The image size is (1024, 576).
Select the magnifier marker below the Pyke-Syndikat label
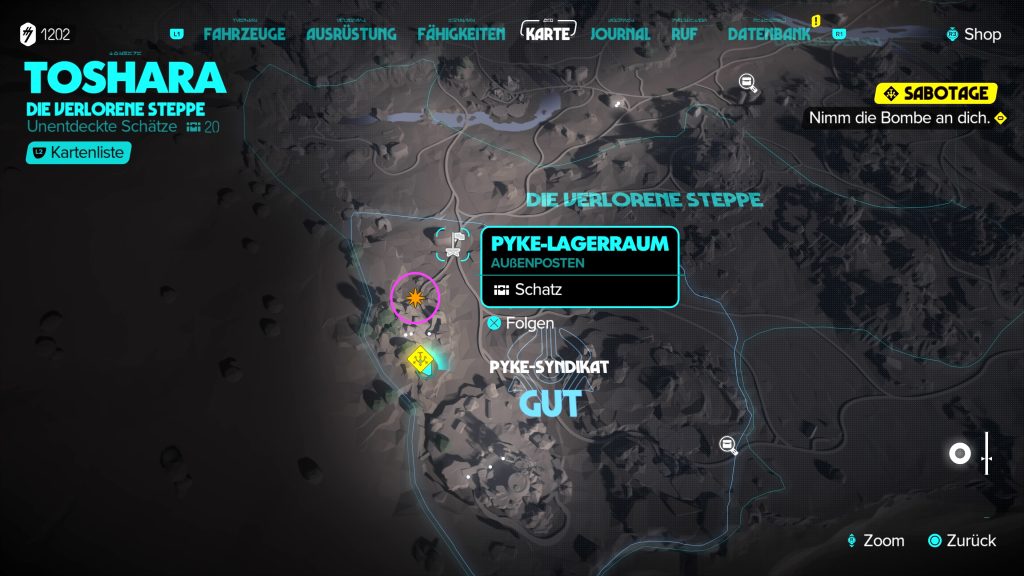click(730, 445)
